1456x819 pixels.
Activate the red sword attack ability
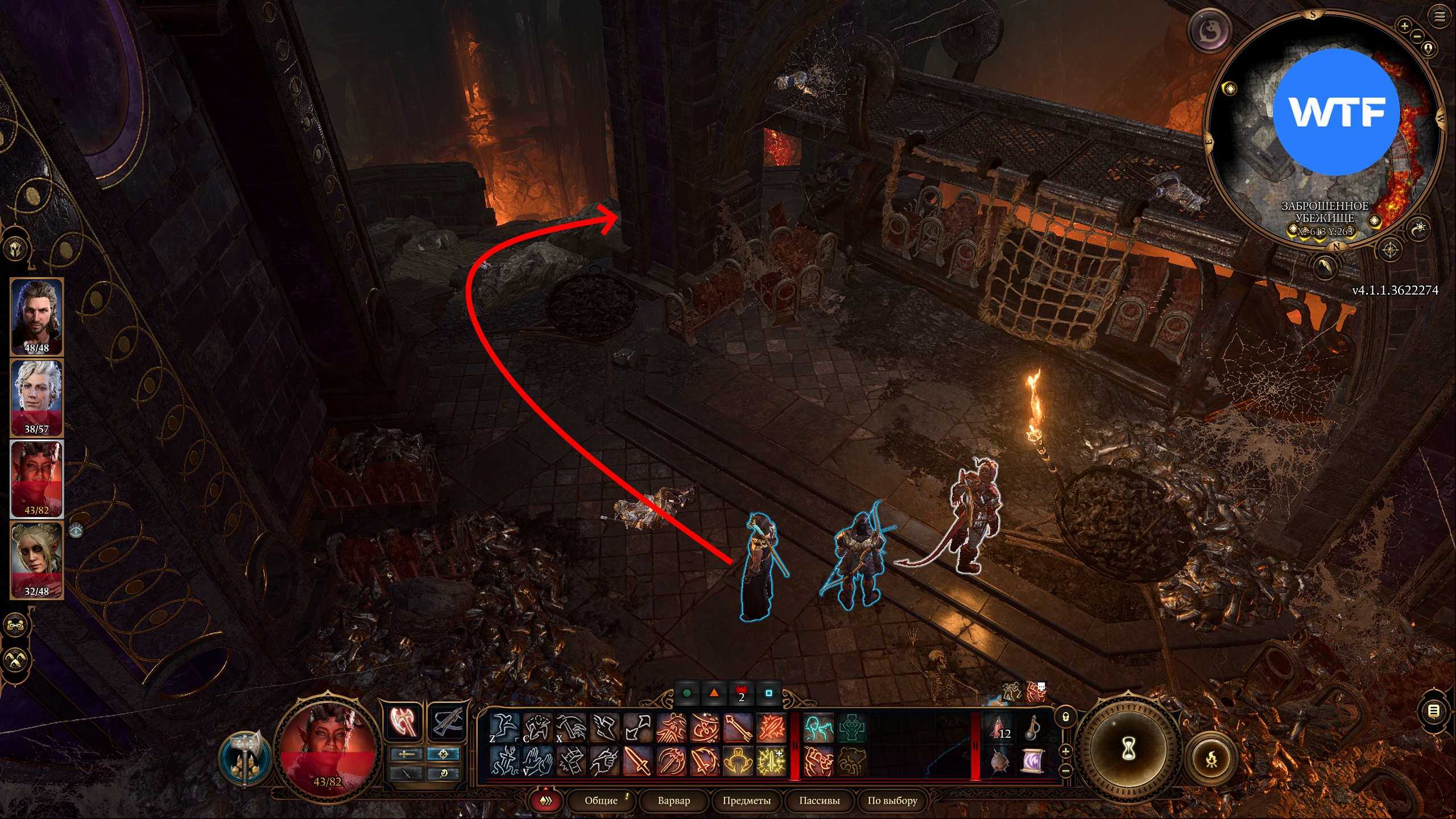[638, 761]
